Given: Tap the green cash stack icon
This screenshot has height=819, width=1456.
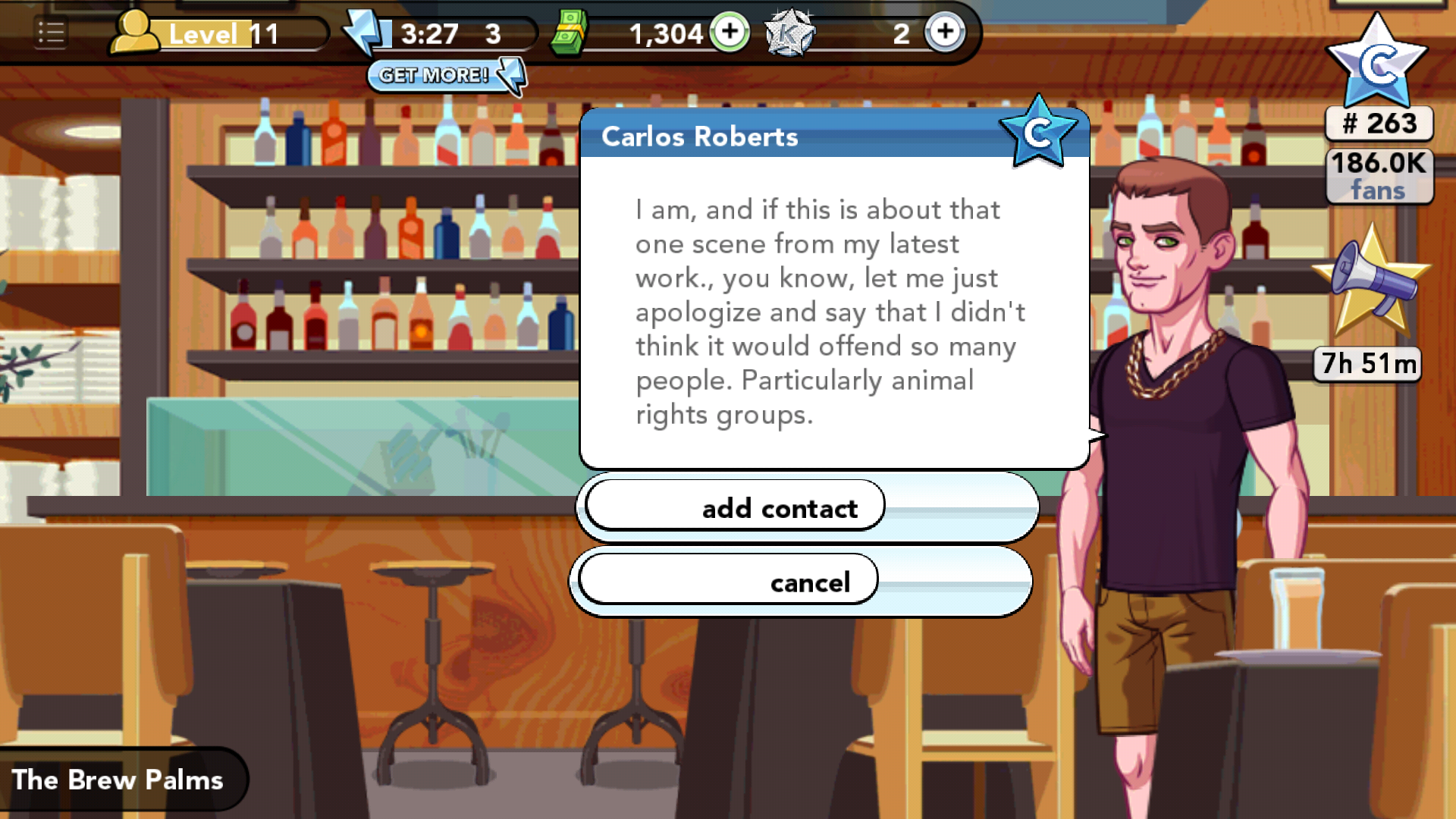Looking at the screenshot, I should pos(569,33).
